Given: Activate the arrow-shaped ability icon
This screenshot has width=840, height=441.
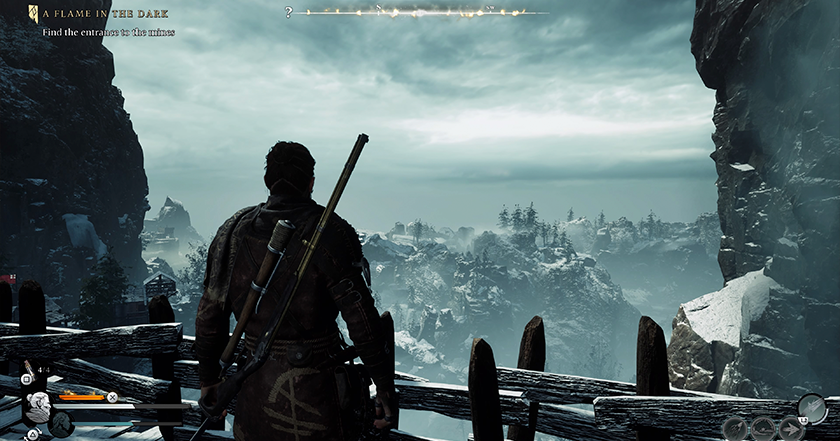Looking at the screenshot, I should pos(788,427).
